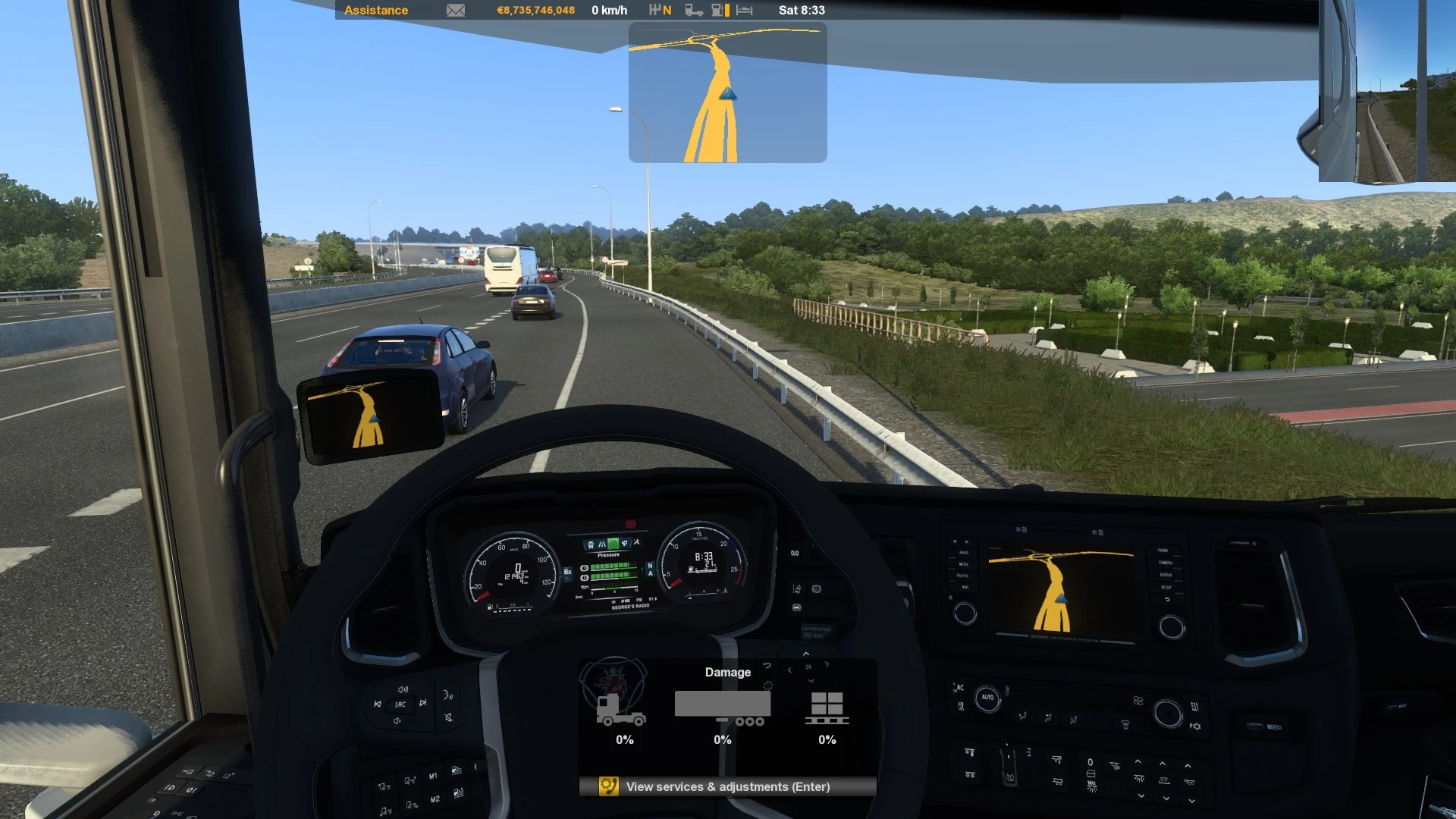
Task: Toggle TRAFFIC info on the infotainment screen
Action: (962, 576)
